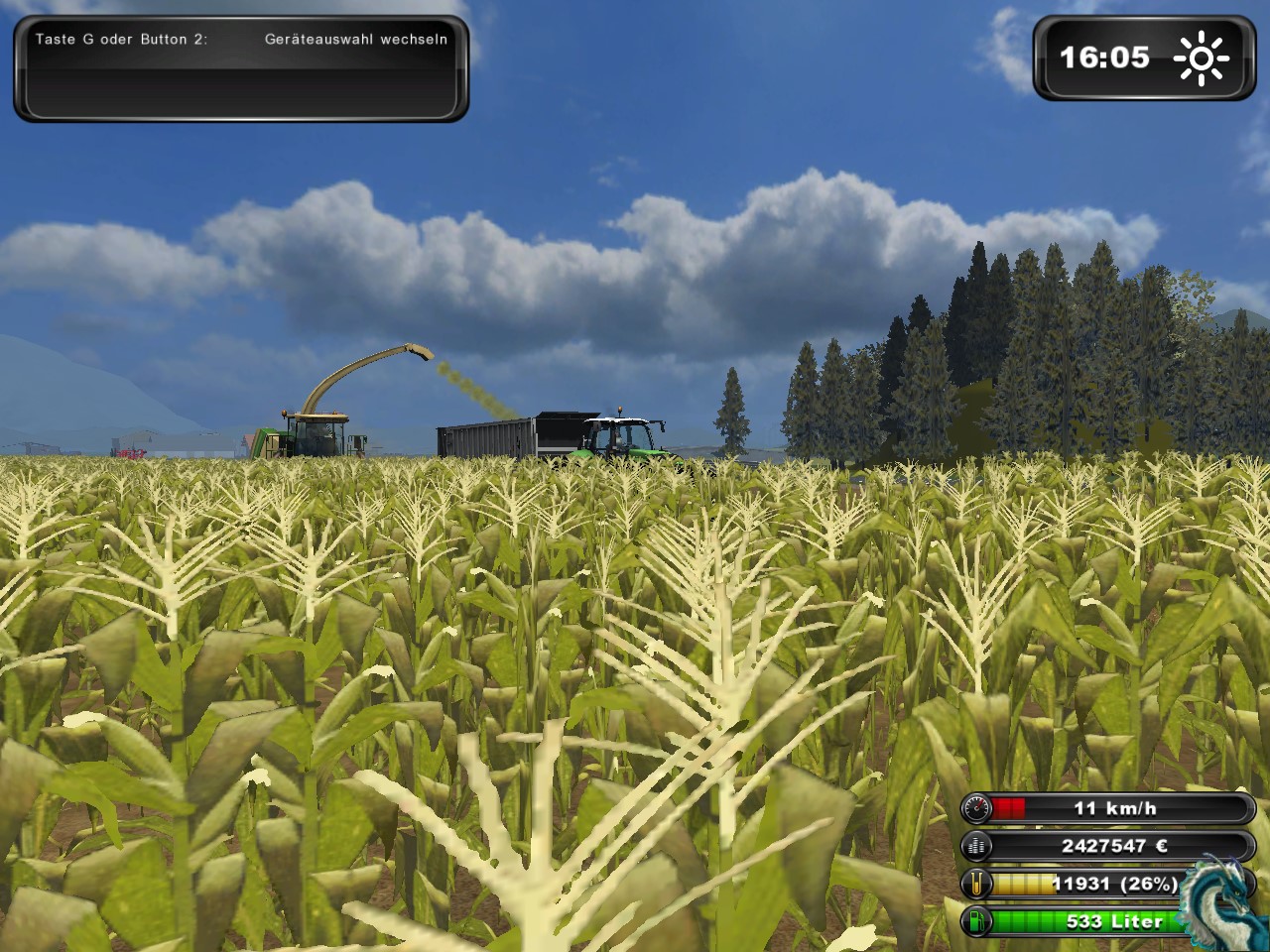Click the yellow fill level icon
Screen dimensions: 1270x952
pyautogui.click(x=976, y=884)
